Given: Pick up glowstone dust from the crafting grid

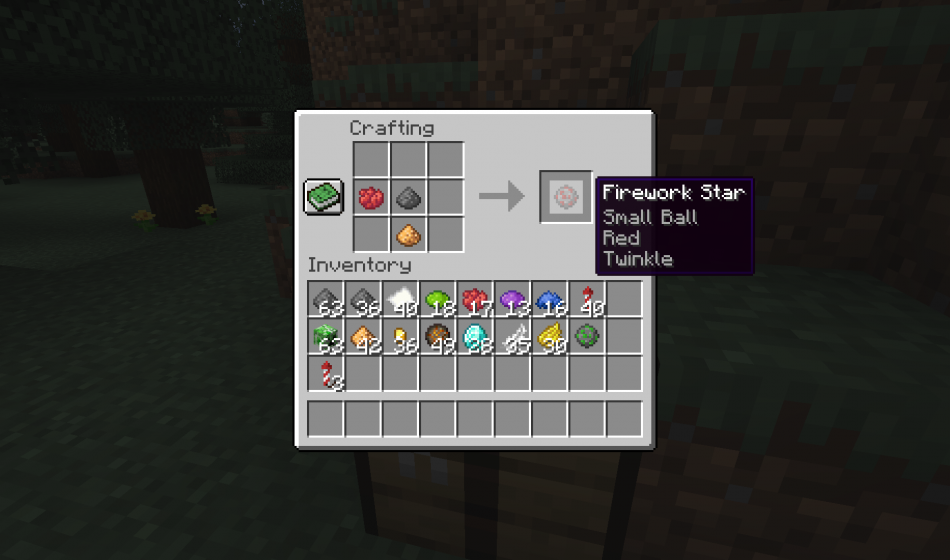Looking at the screenshot, I should click(408, 234).
